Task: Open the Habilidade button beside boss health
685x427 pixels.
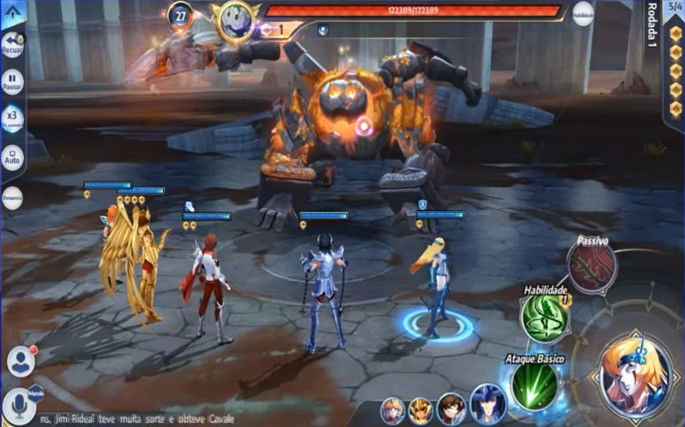Action: [x=584, y=17]
